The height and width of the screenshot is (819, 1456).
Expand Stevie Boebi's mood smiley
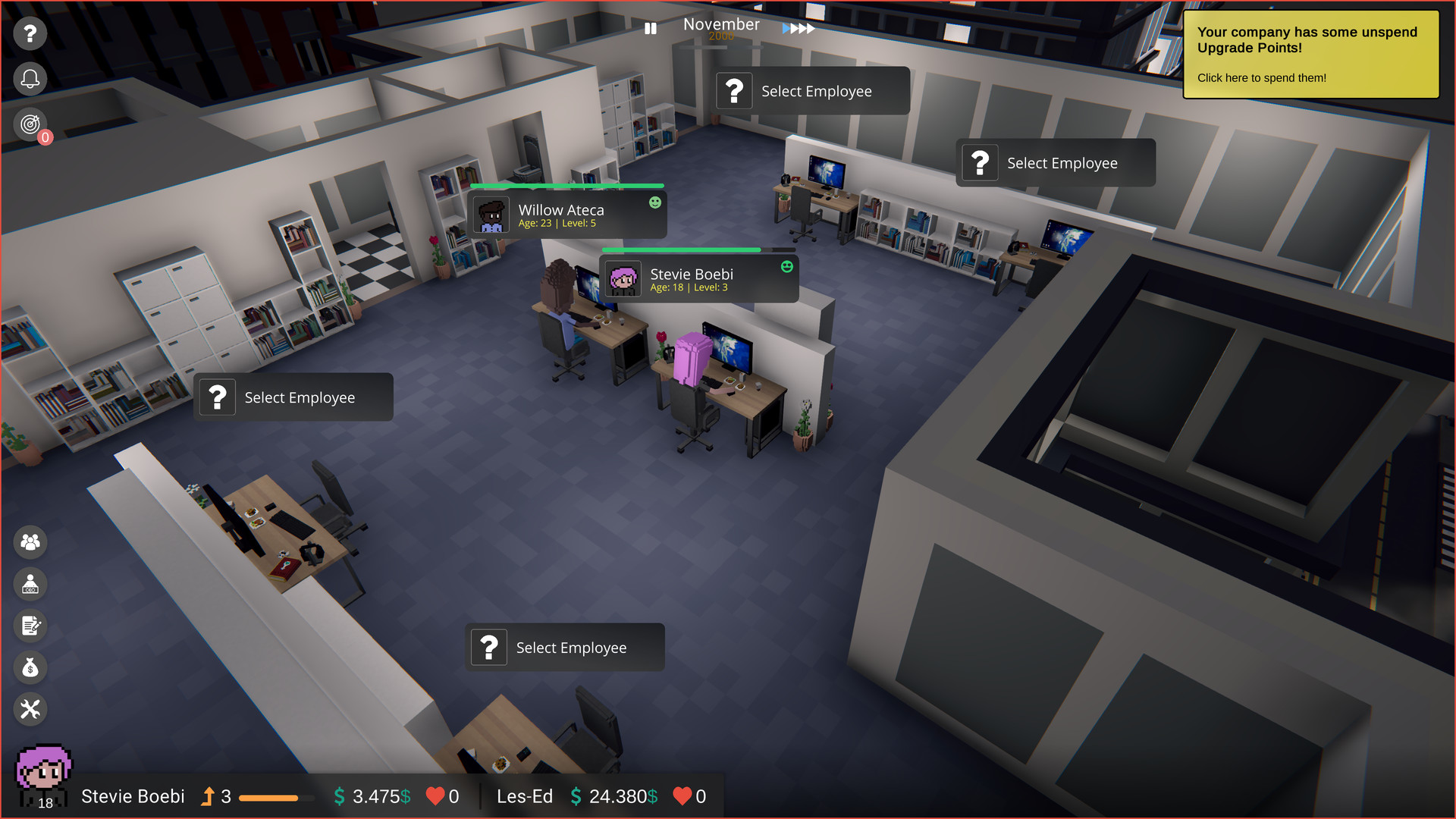coord(786,267)
